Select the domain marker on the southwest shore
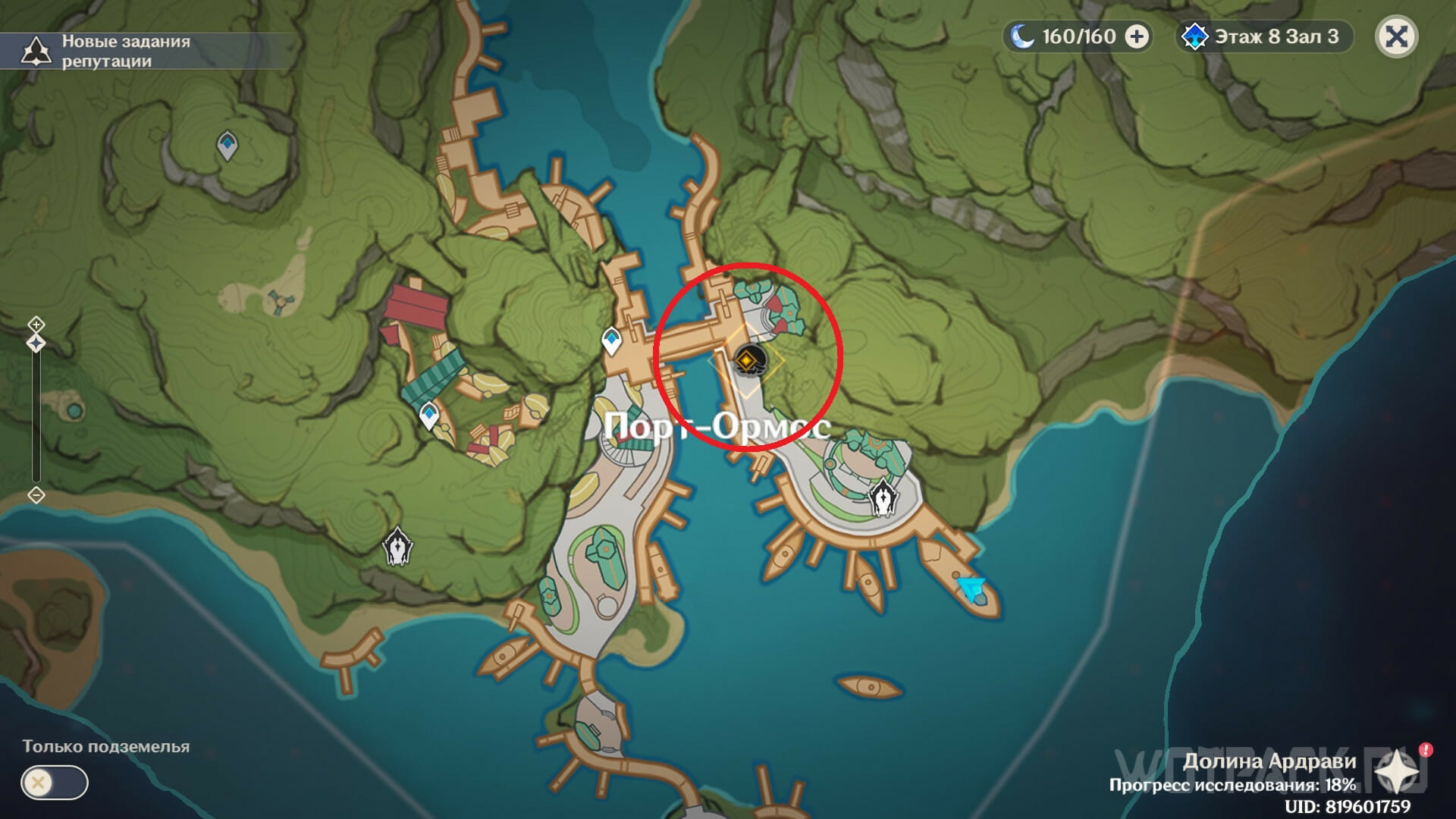The image size is (1456, 819). pyautogui.click(x=397, y=546)
